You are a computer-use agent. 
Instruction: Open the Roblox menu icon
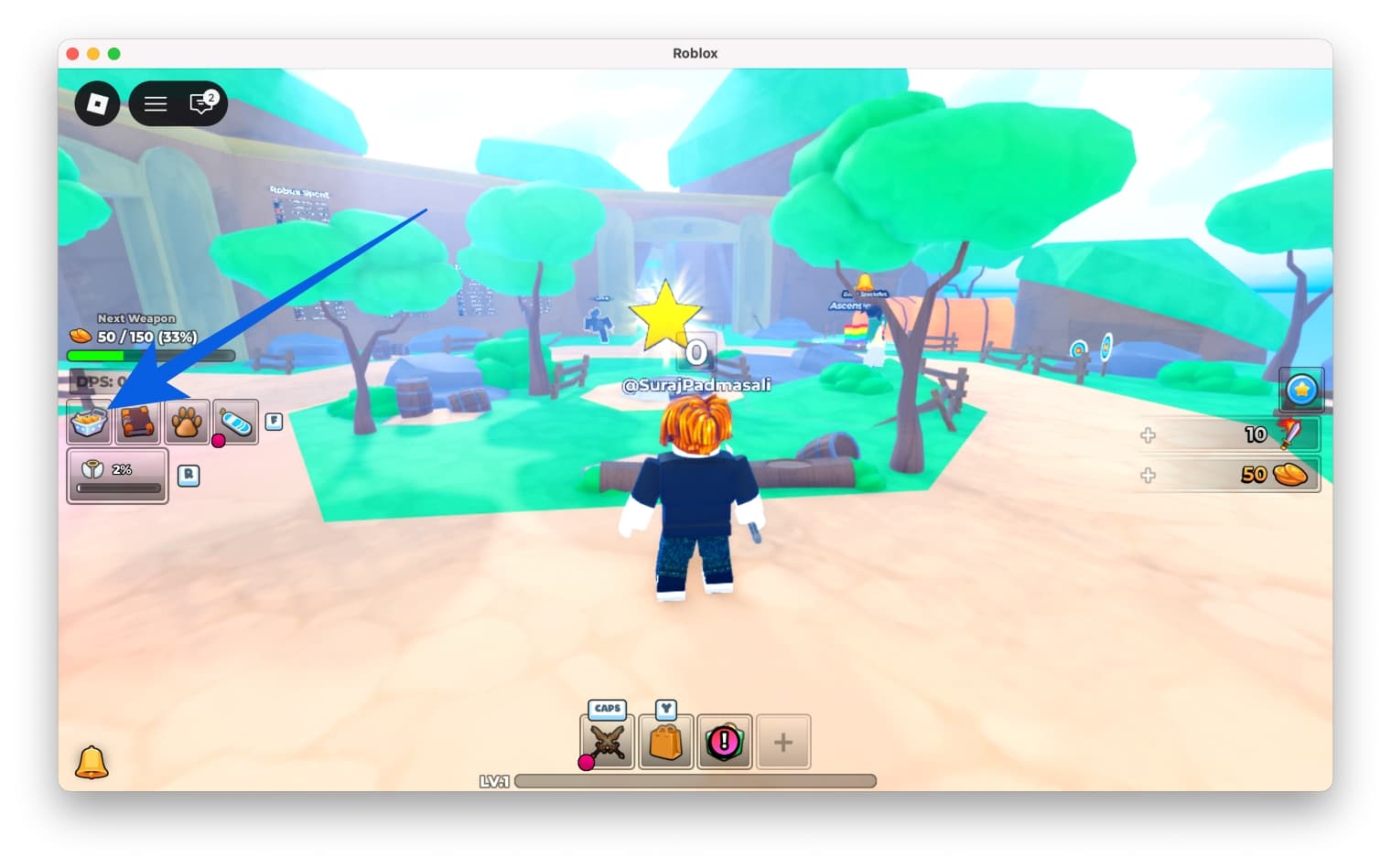click(96, 103)
